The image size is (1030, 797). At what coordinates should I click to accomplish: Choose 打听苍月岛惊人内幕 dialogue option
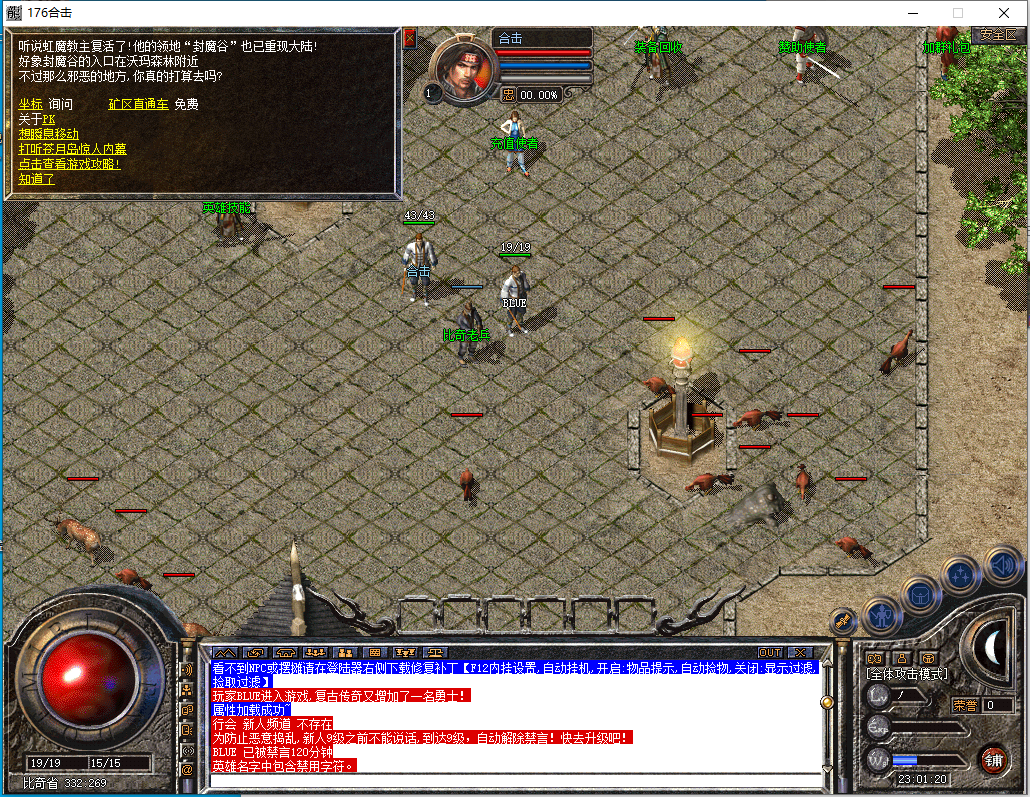coord(72,149)
